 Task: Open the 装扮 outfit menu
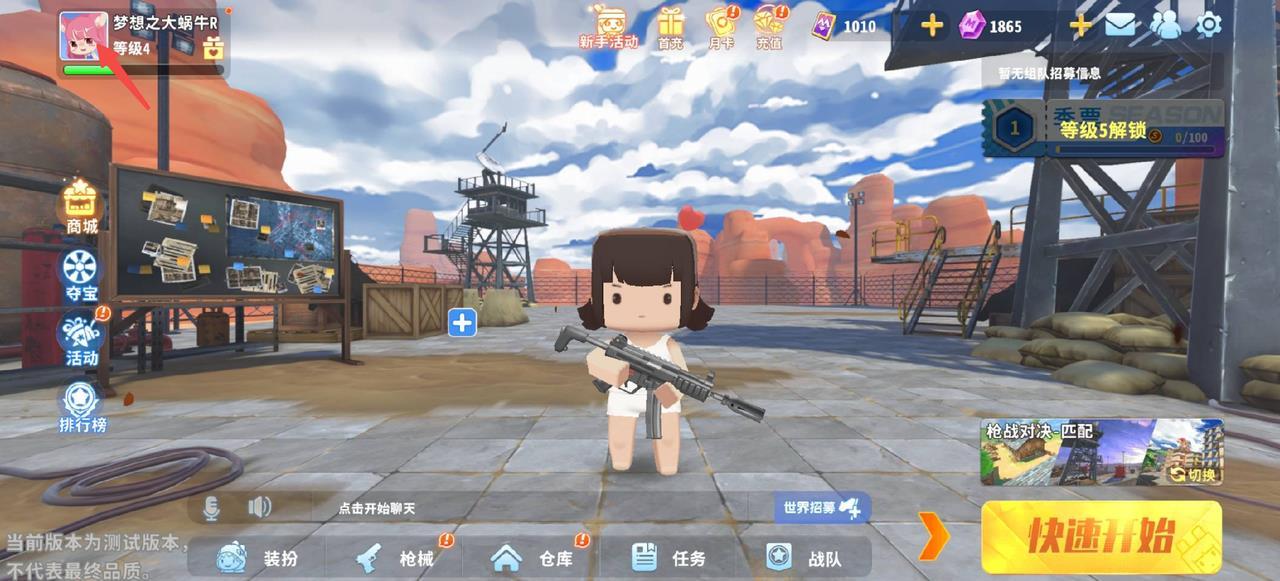(x=257, y=558)
